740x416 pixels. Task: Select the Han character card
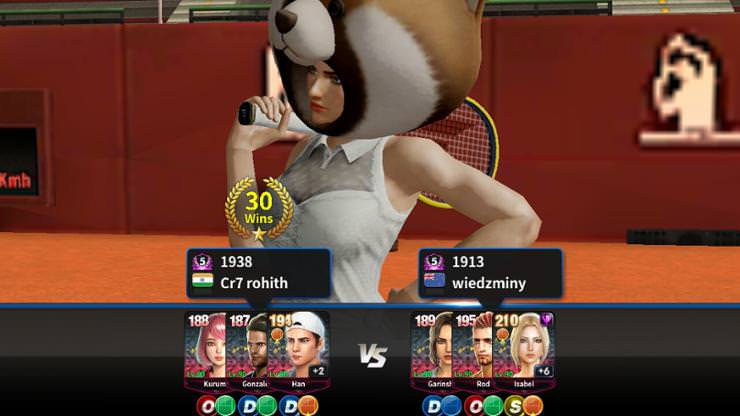pos(298,350)
